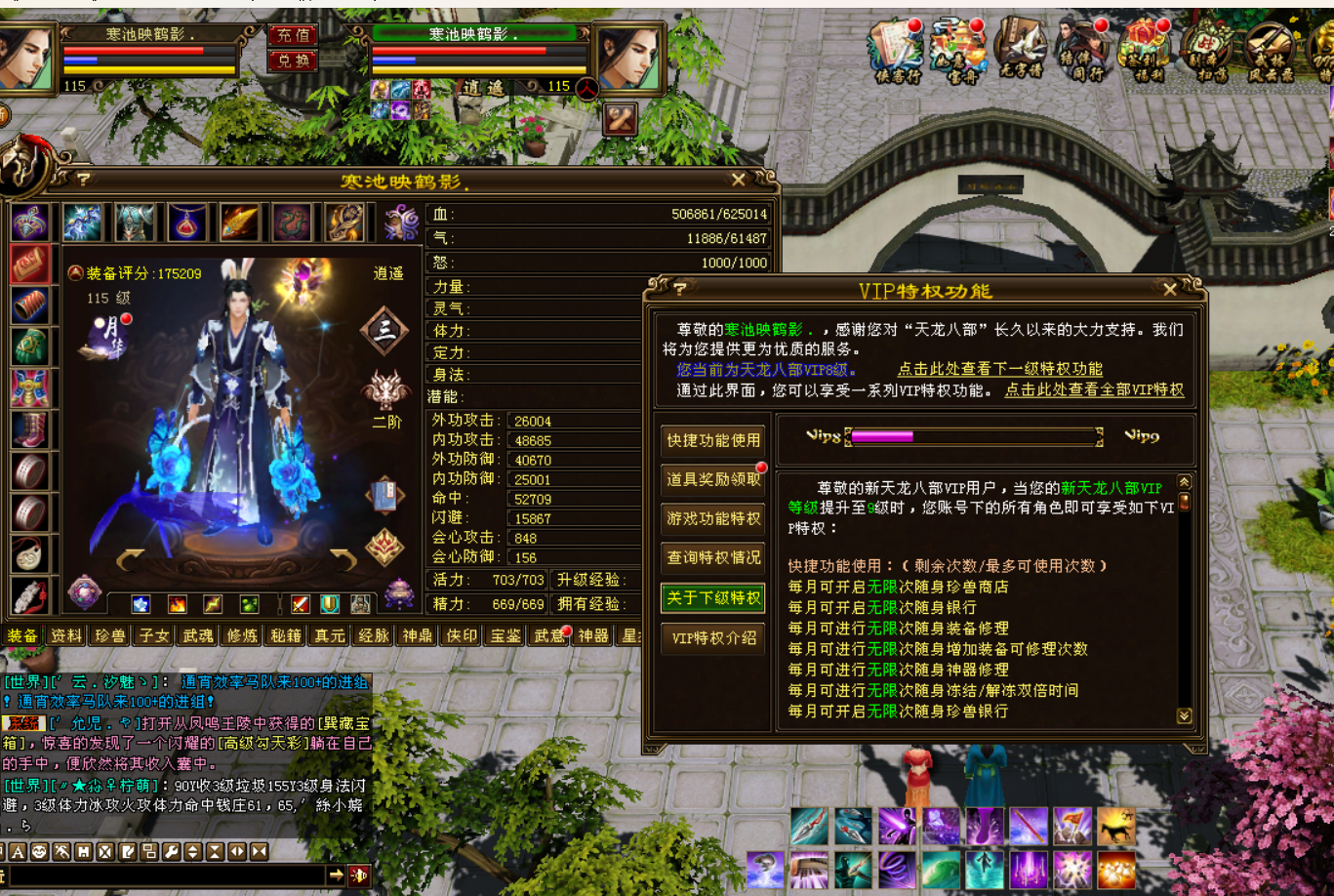Click the 兑换 exchange button
Screen dimensions: 1334x896
(293, 61)
